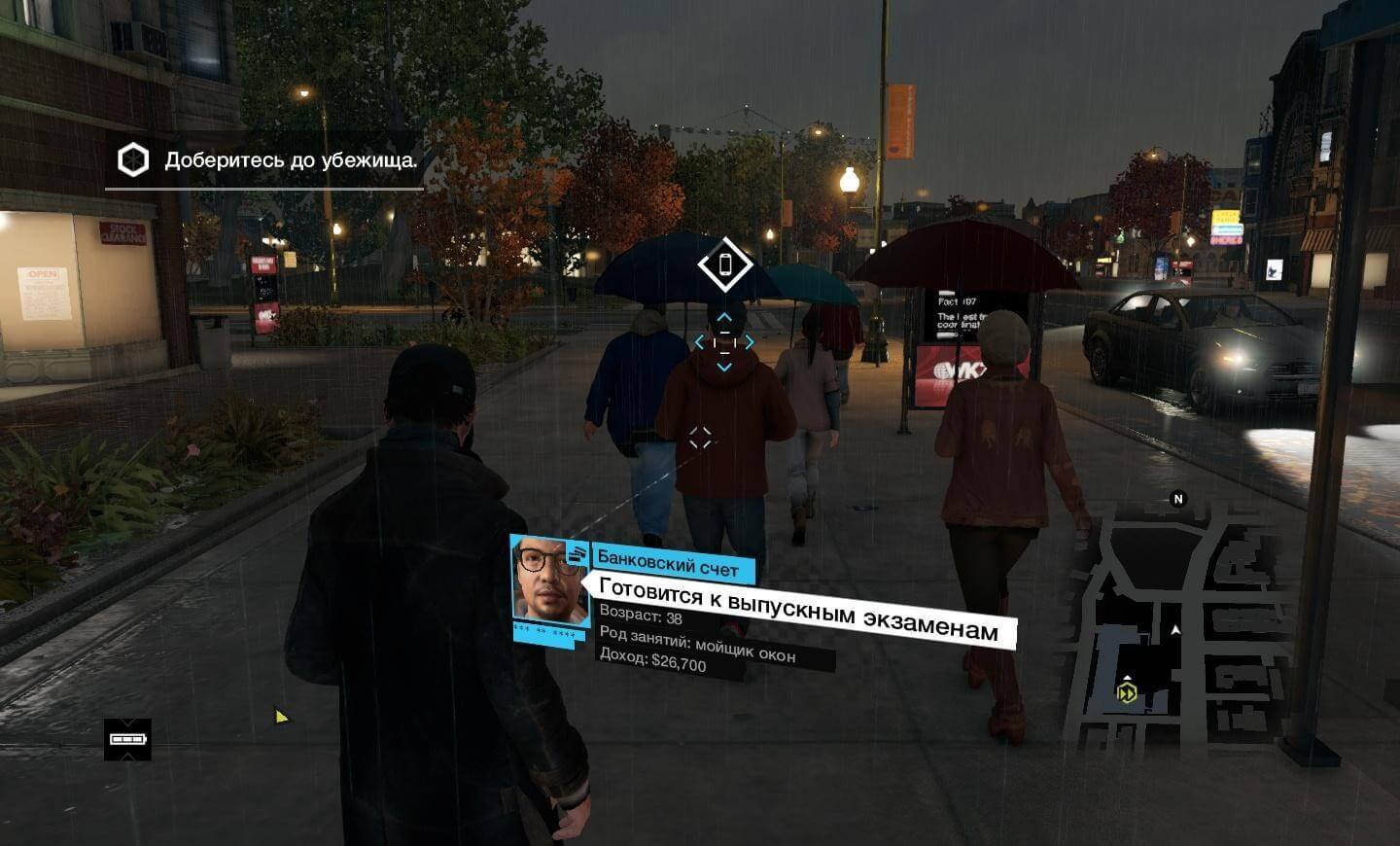Click the left chevron of the targeting reticle
The height and width of the screenshot is (846, 1400).
click(700, 340)
